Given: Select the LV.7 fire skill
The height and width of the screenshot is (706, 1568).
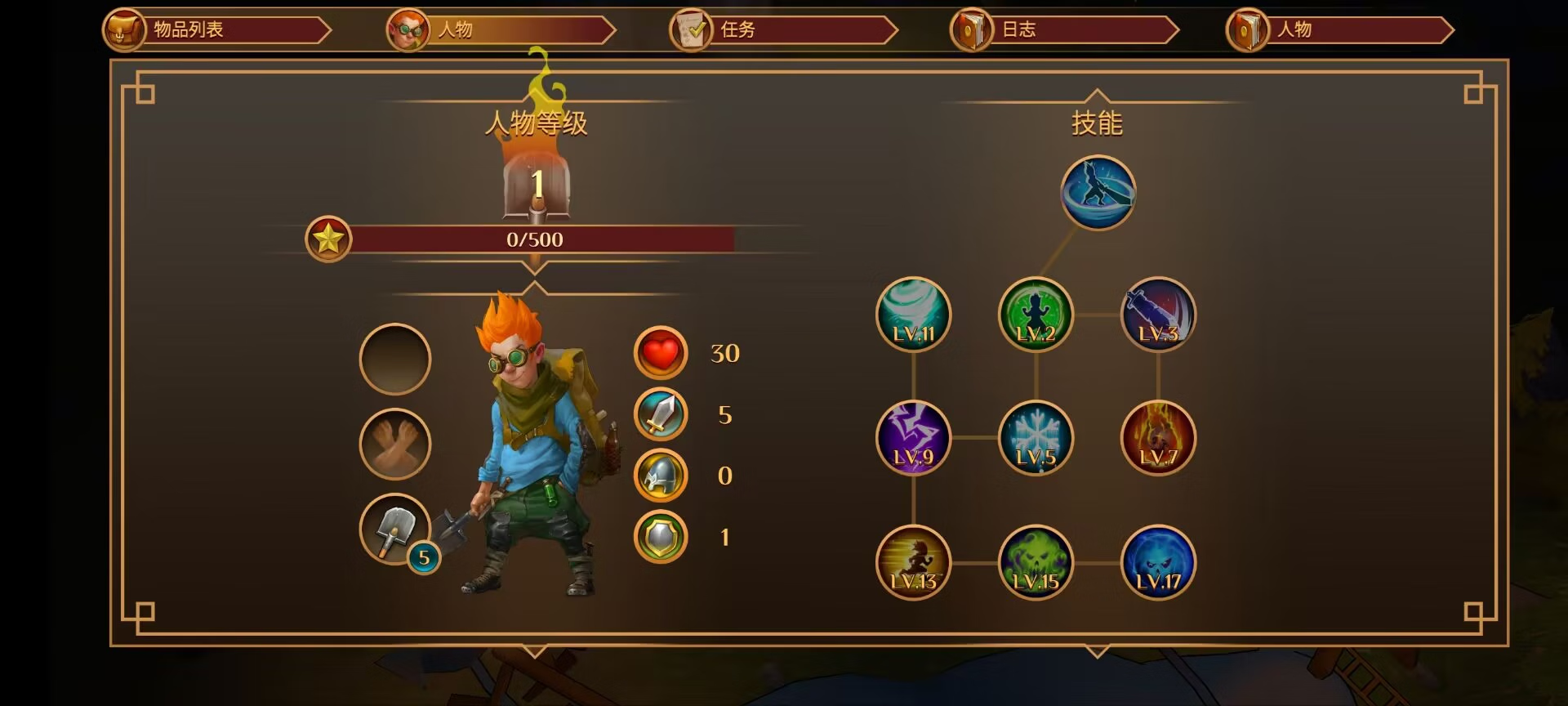Looking at the screenshot, I should pos(1158,438).
